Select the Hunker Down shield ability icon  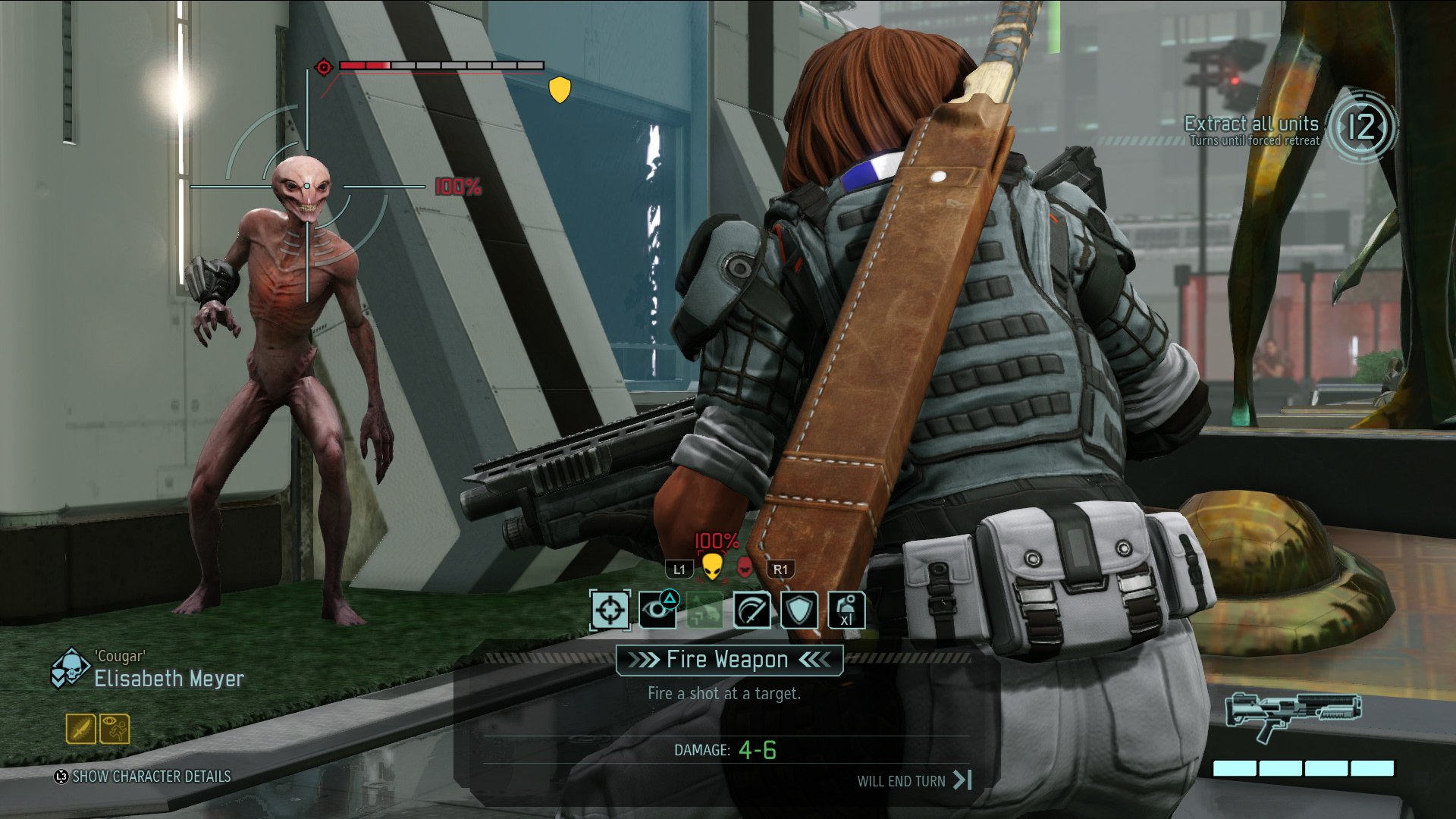799,610
